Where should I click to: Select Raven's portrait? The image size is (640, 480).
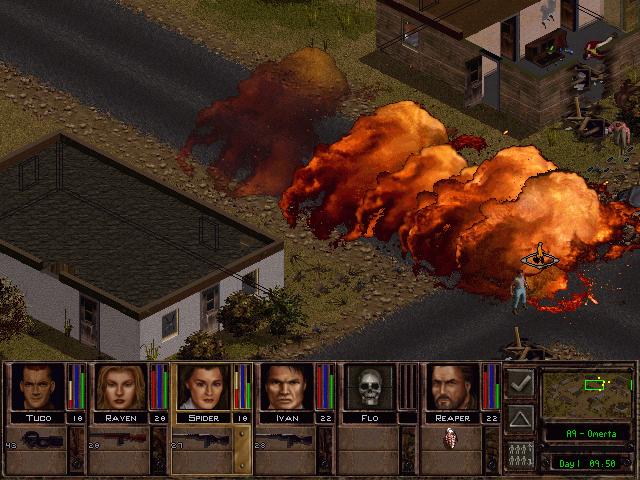coord(120,387)
